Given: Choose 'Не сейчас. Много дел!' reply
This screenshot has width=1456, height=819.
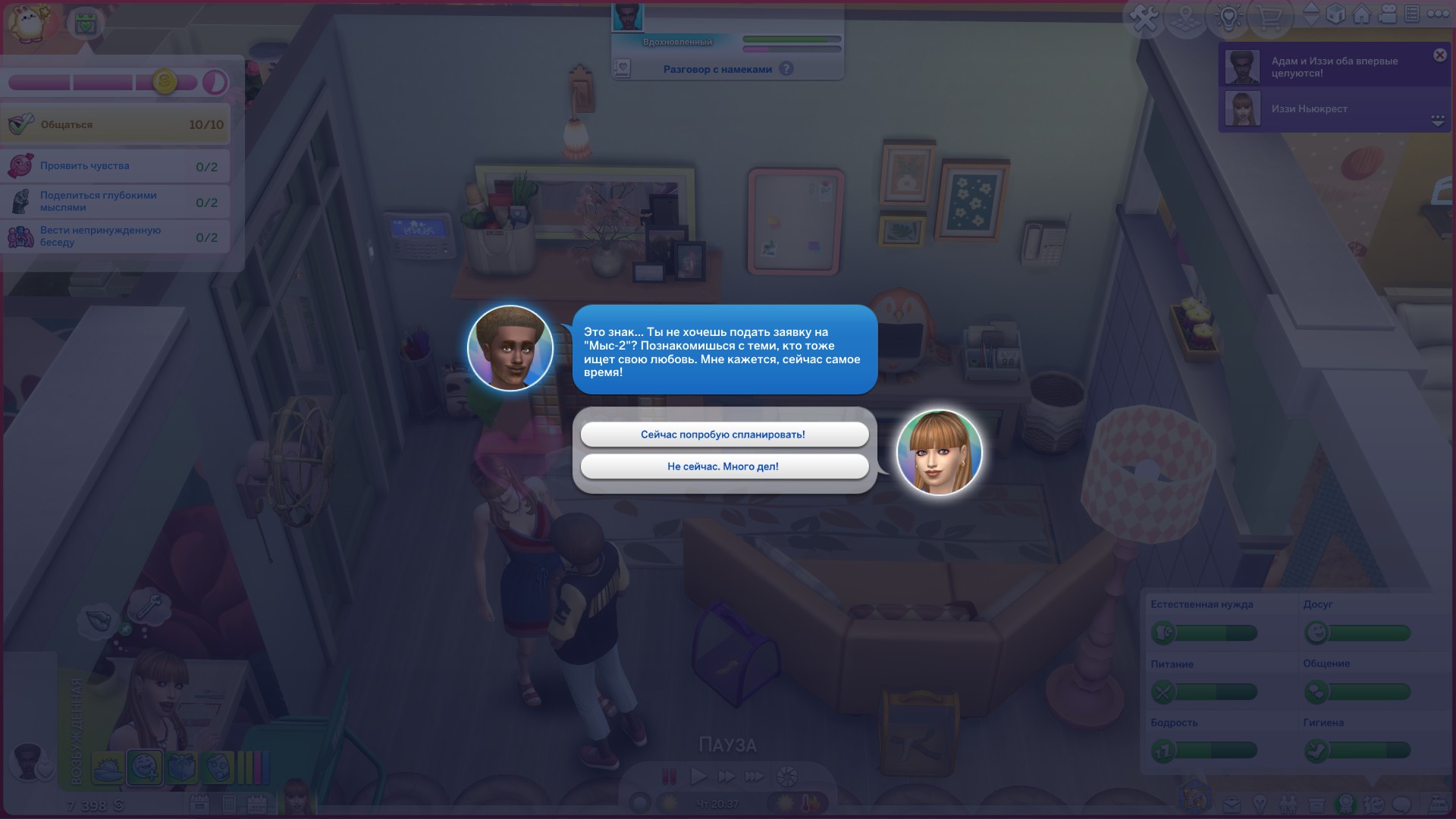Looking at the screenshot, I should pos(723,466).
